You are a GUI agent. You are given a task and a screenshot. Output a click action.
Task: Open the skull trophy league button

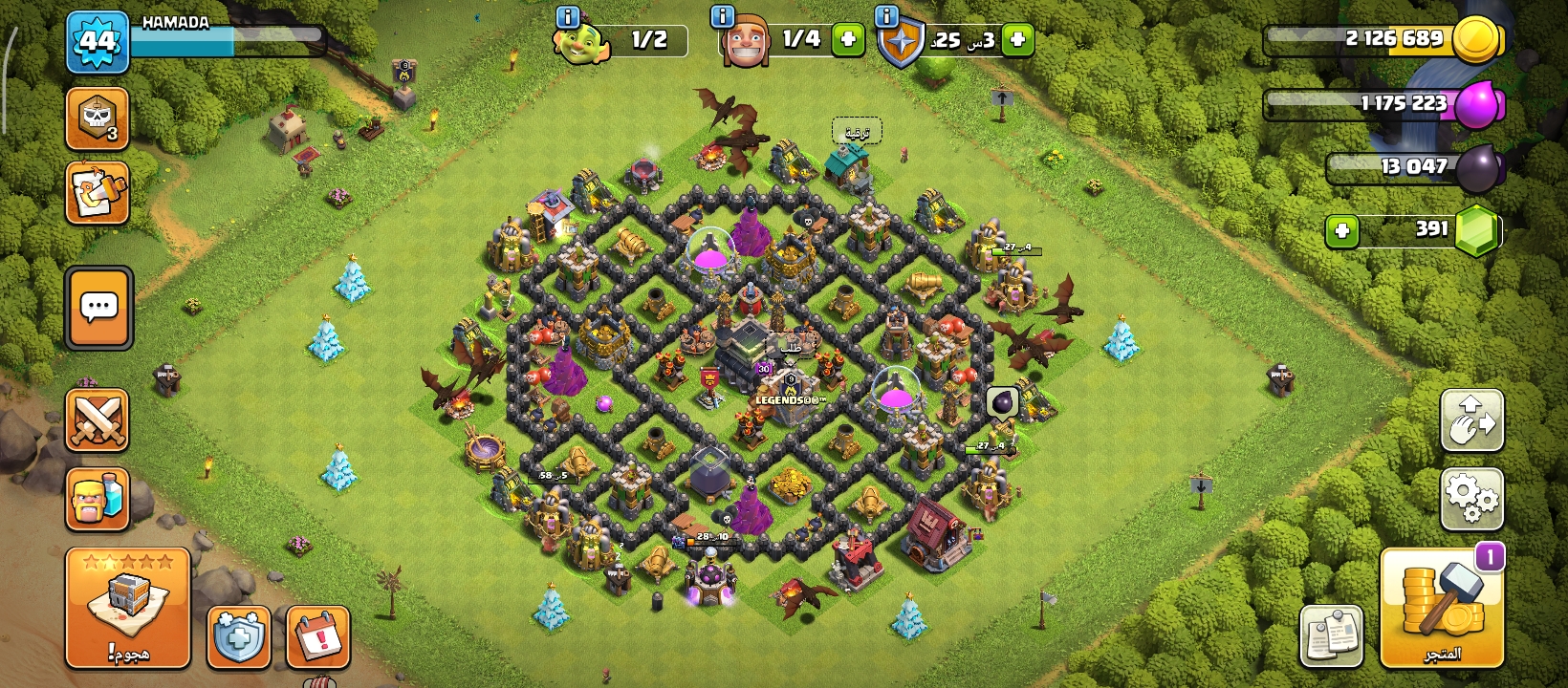[98, 118]
